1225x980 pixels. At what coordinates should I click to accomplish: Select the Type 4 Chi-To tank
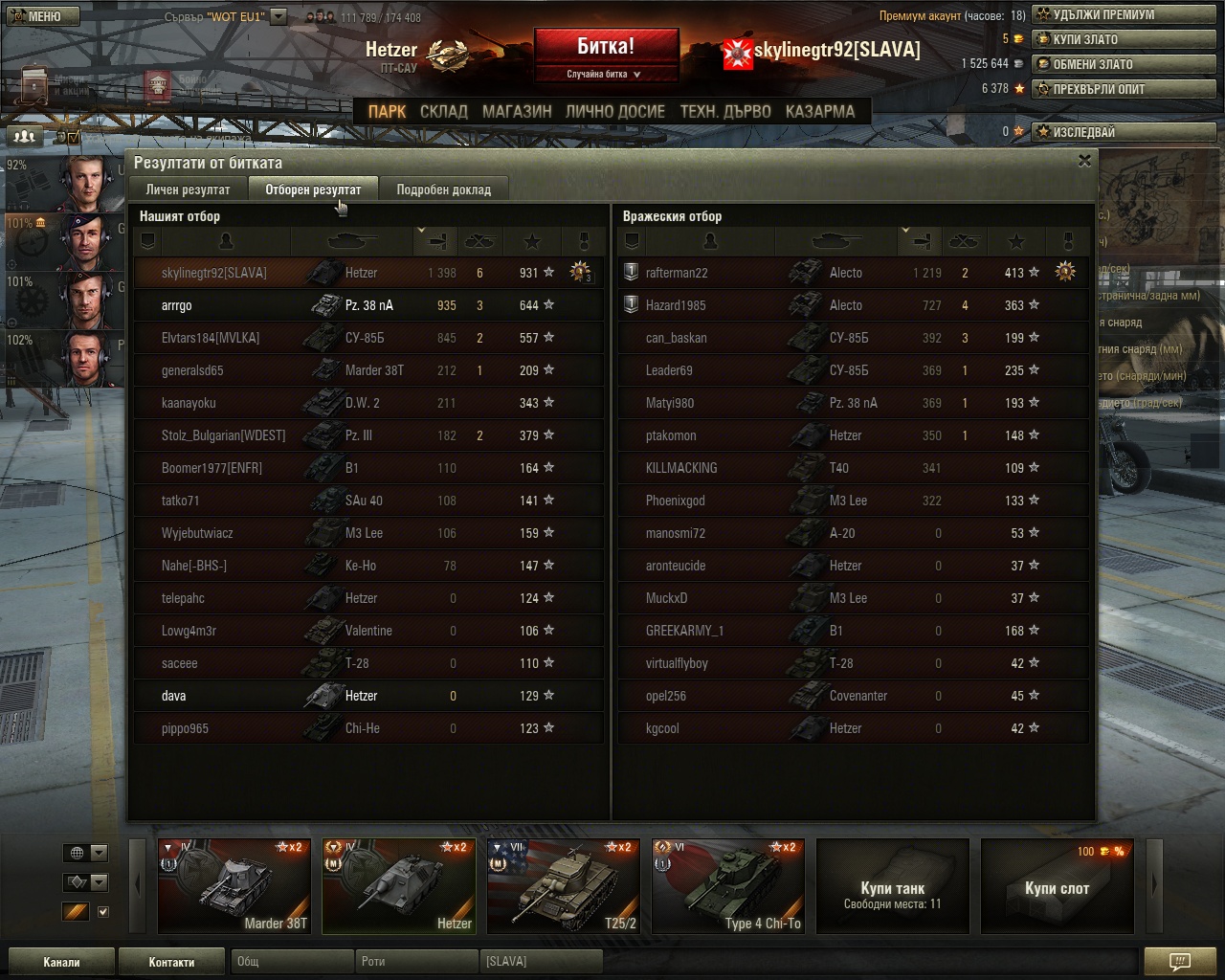(x=728, y=885)
